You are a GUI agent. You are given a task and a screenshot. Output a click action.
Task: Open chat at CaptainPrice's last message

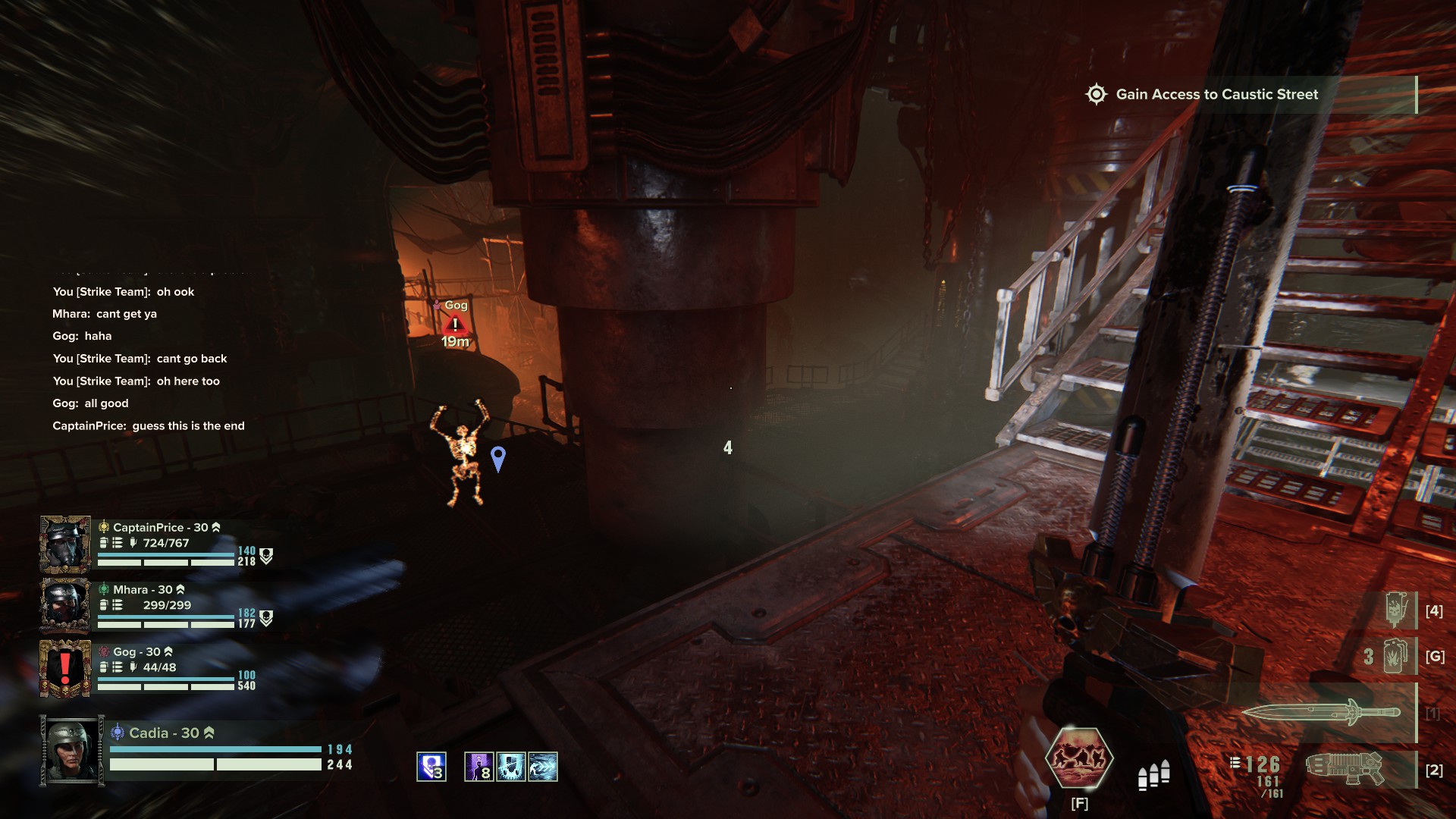149,426
